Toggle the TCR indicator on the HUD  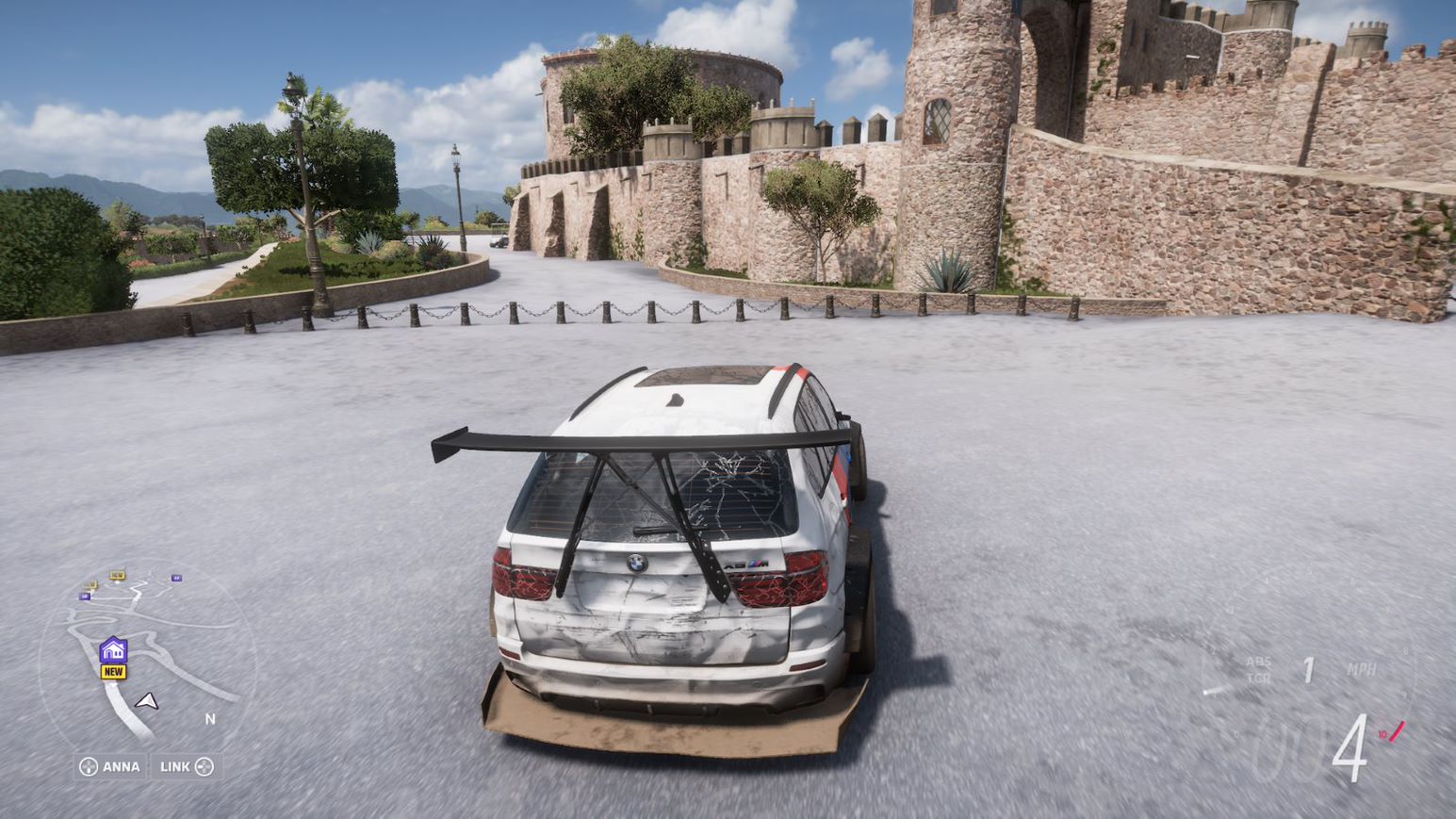pyautogui.click(x=1260, y=678)
